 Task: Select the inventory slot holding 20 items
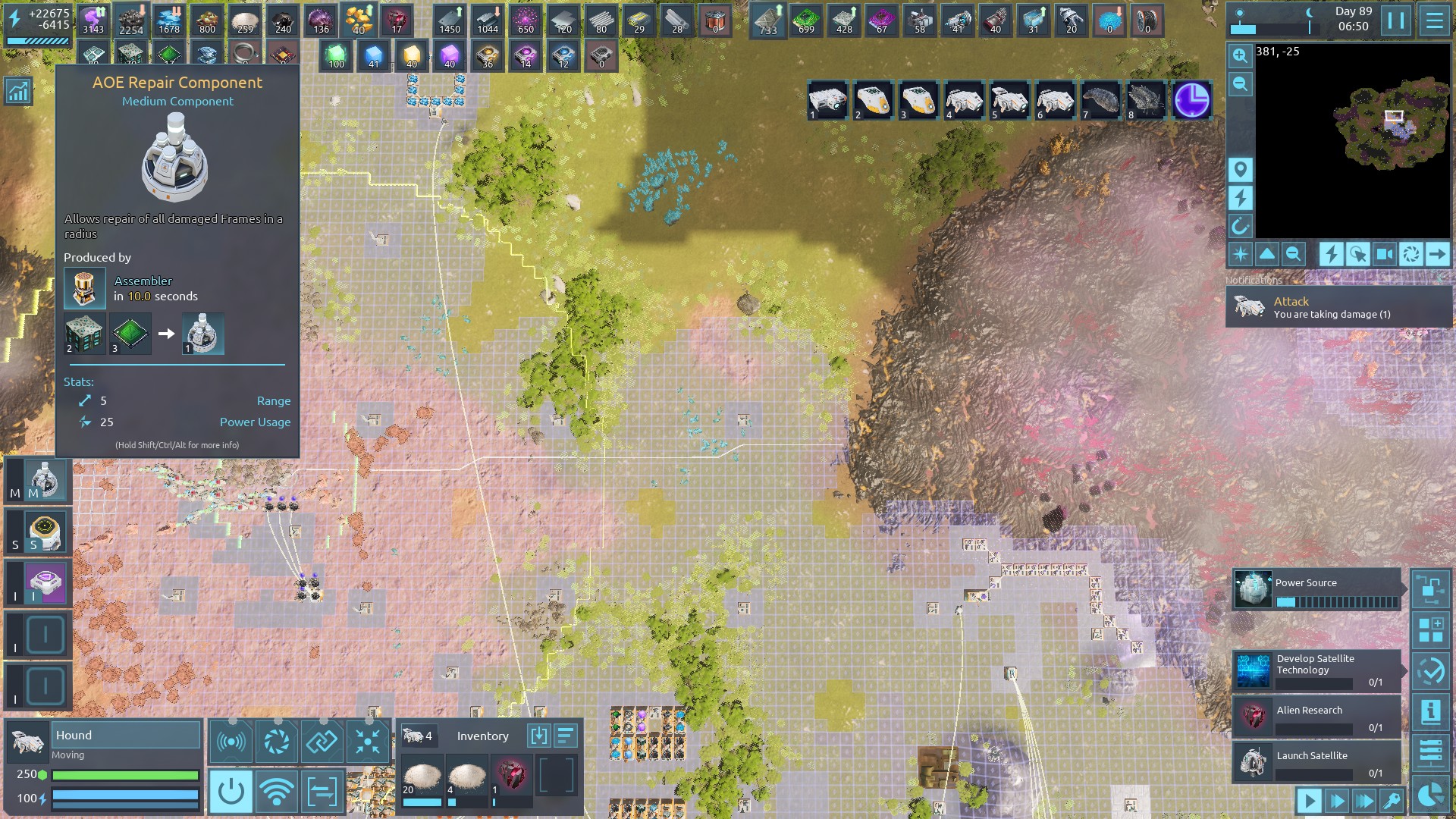coord(421,781)
